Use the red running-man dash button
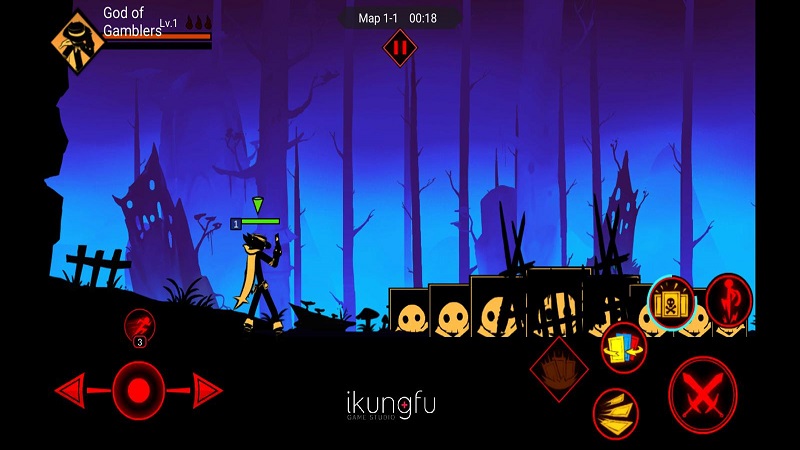 [x=140, y=327]
